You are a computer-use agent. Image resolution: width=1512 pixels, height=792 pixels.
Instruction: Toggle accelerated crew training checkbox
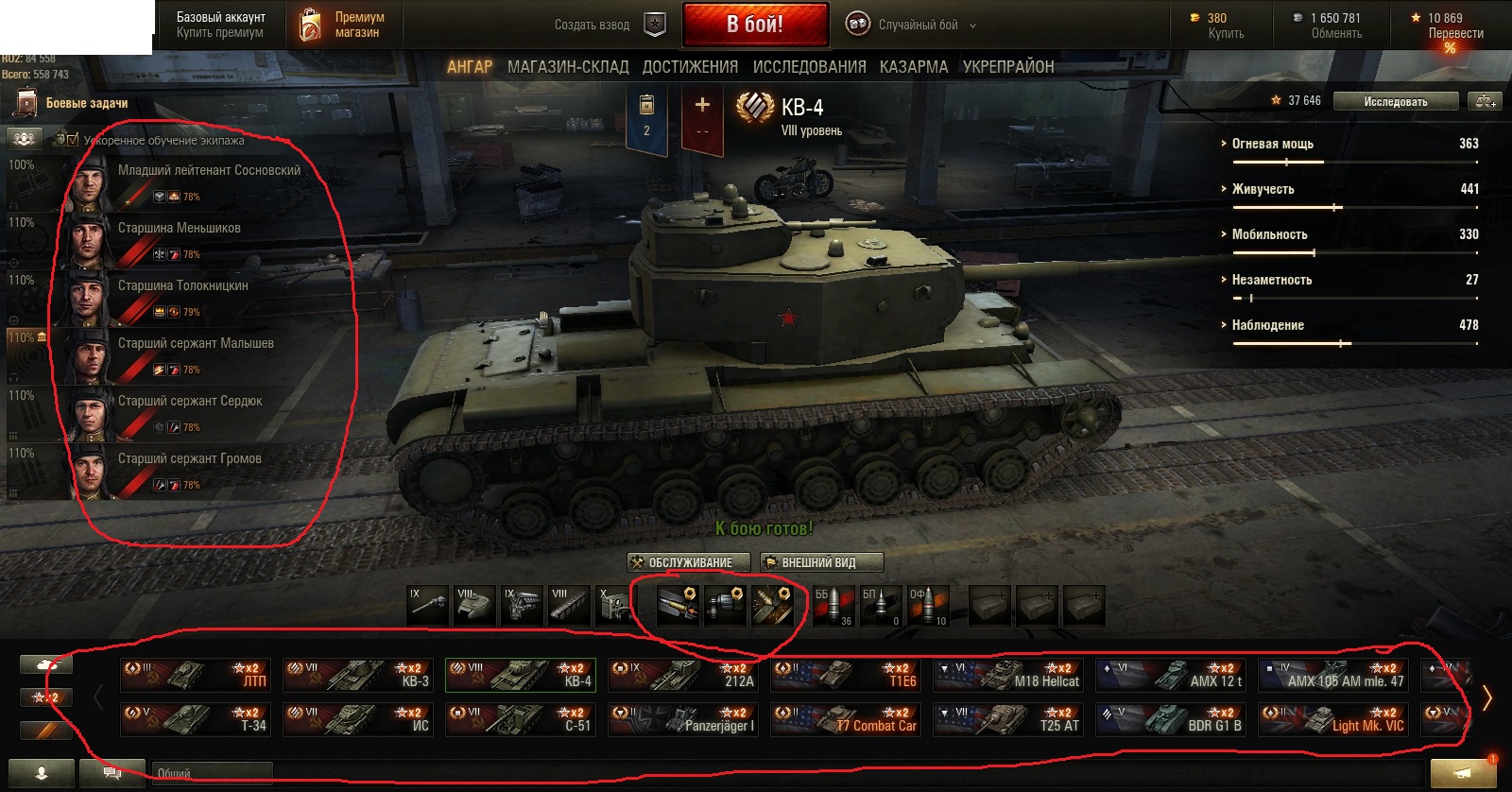pos(73,140)
